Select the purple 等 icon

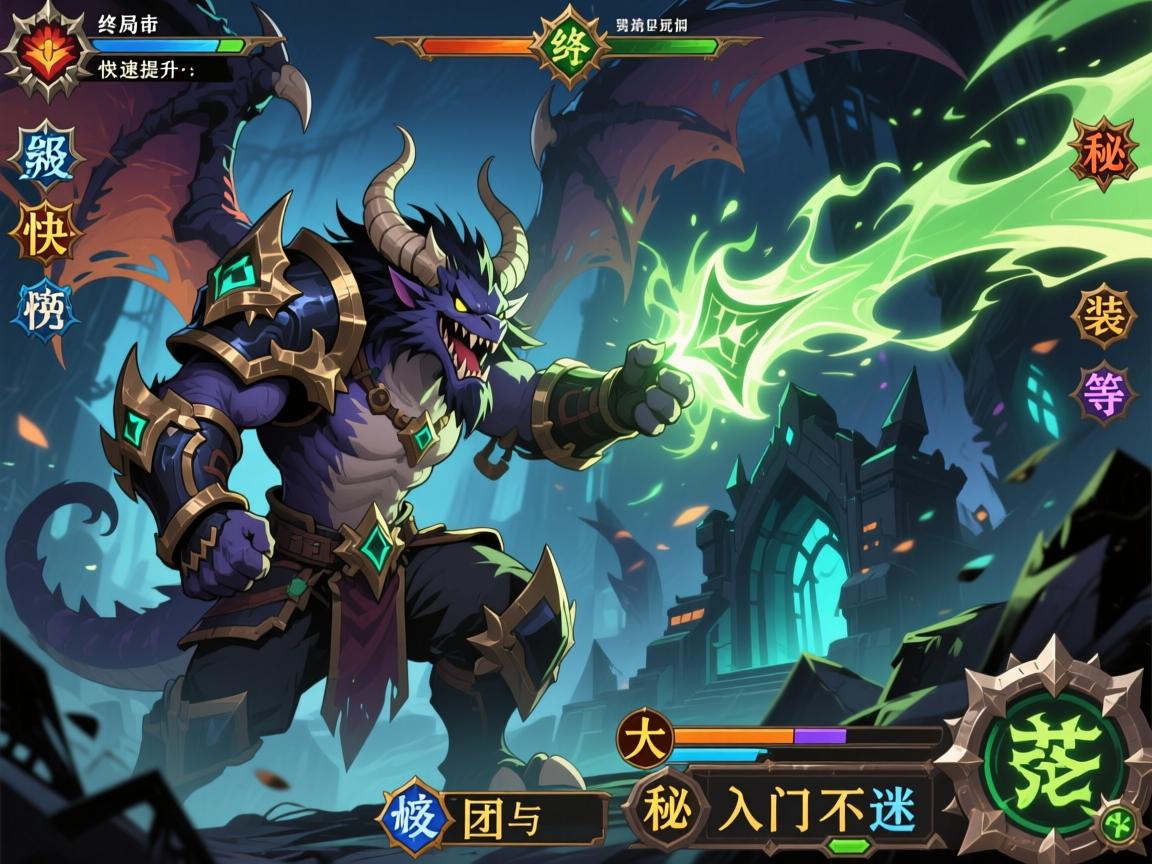1102,393
